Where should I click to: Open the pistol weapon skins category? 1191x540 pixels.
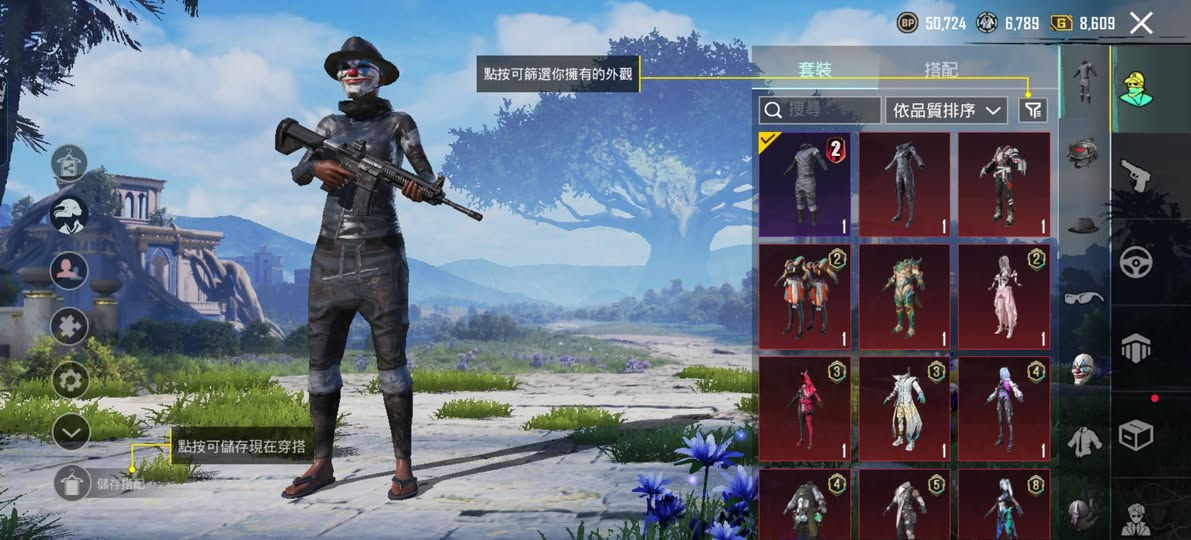[1135, 176]
